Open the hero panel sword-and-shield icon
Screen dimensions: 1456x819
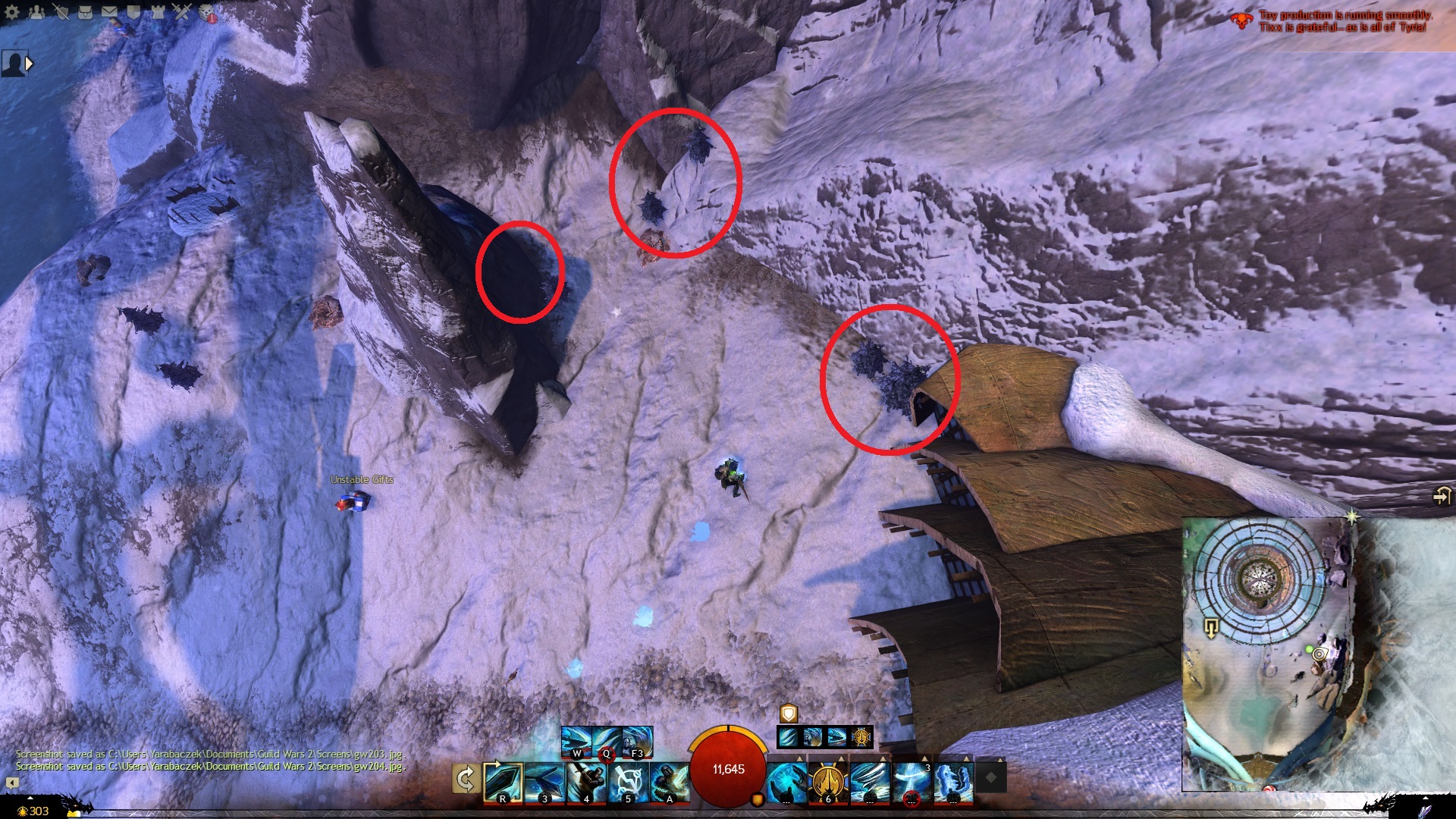click(61, 11)
